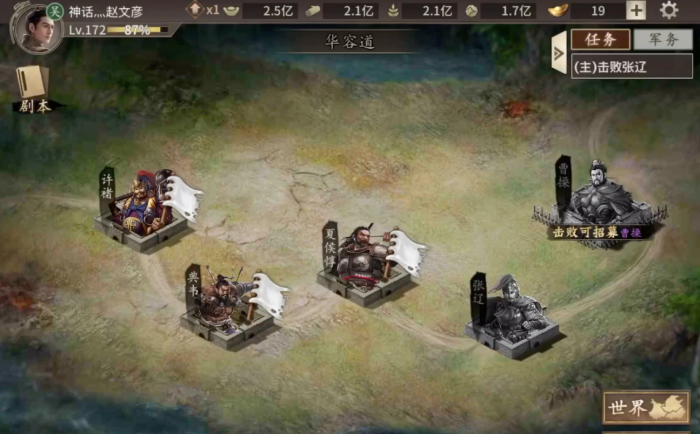Select the 击败张辽 main quest entry

[x=631, y=66]
